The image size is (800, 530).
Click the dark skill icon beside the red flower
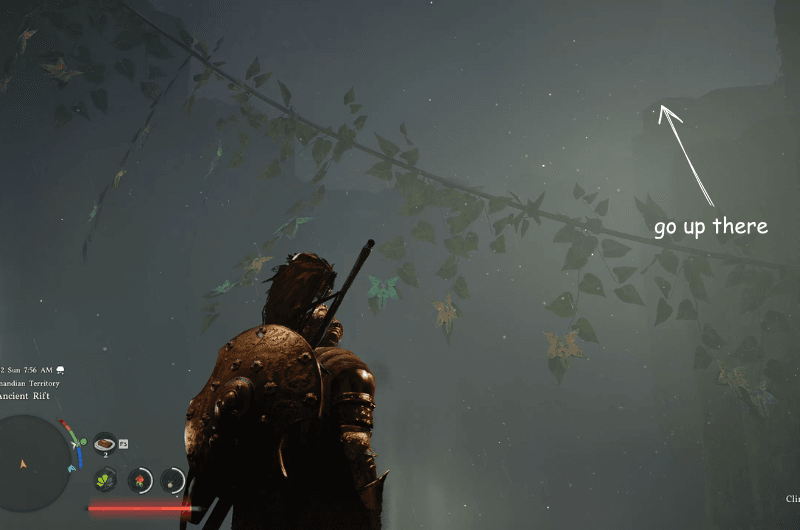click(172, 481)
